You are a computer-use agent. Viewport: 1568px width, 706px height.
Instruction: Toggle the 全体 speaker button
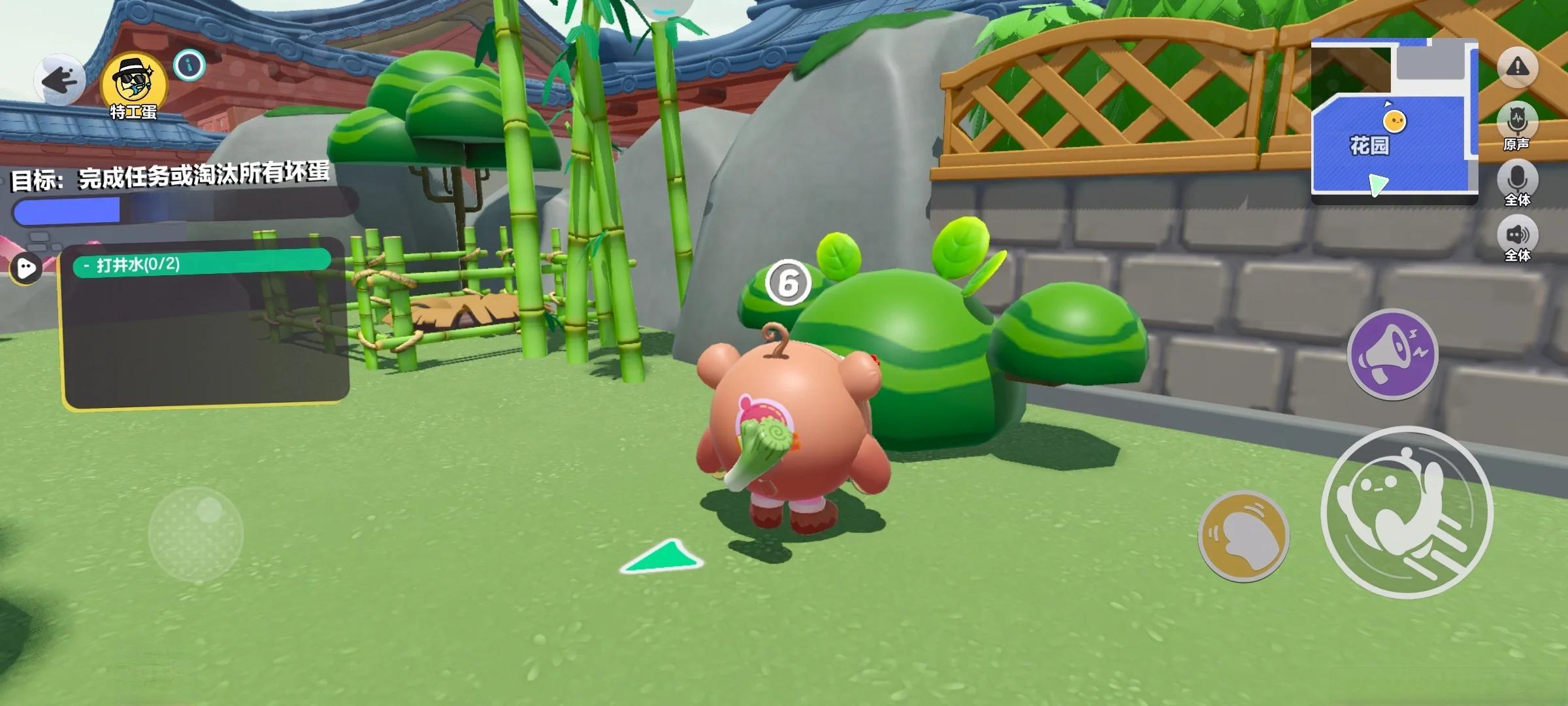pyautogui.click(x=1516, y=237)
